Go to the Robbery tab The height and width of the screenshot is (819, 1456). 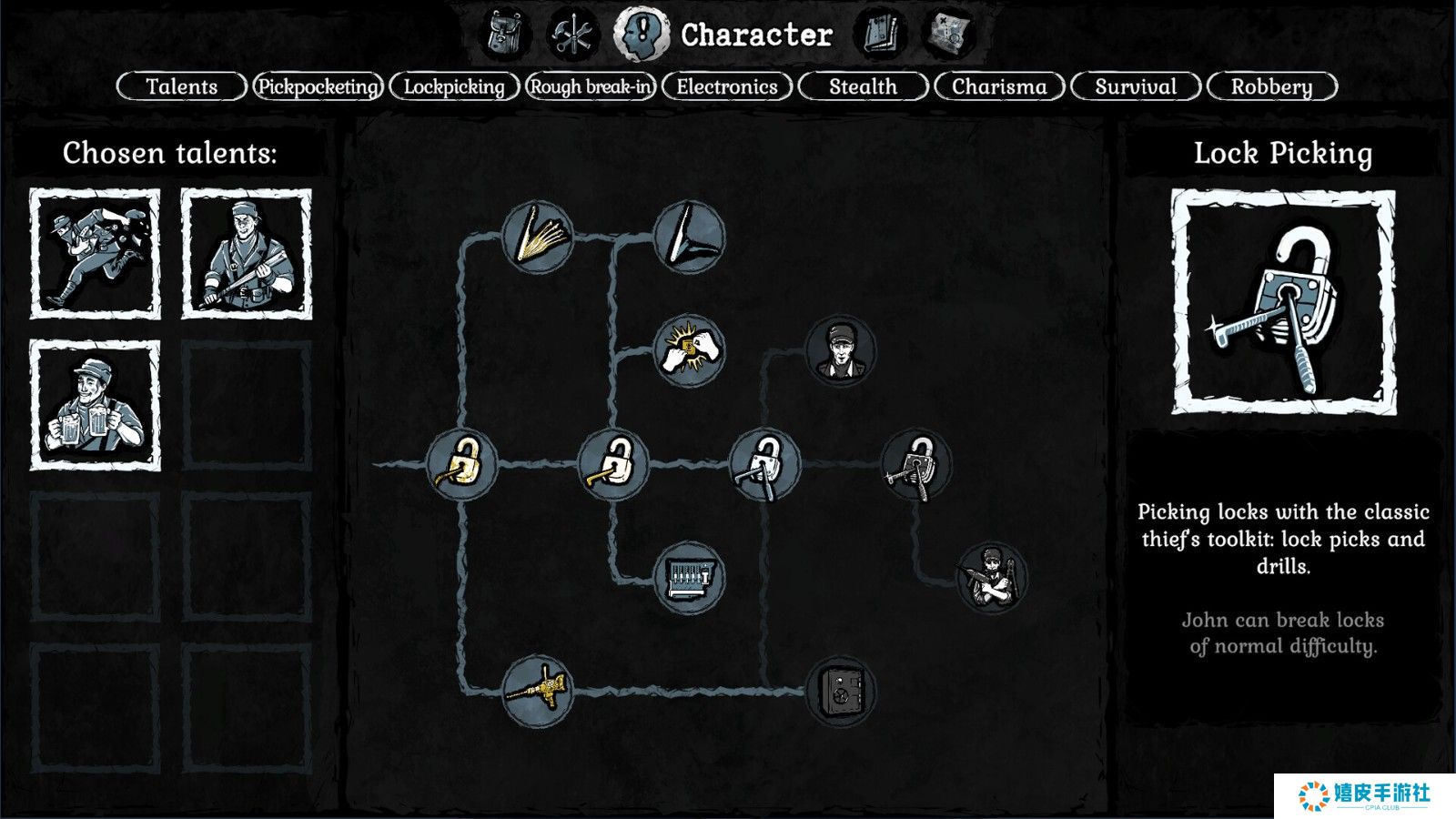tap(1271, 86)
